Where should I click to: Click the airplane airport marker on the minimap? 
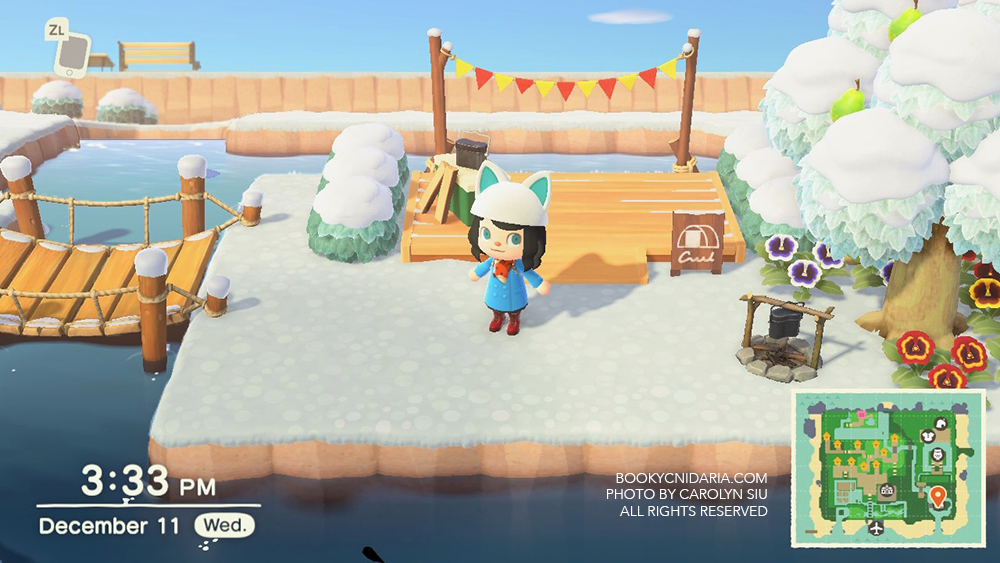[x=876, y=527]
